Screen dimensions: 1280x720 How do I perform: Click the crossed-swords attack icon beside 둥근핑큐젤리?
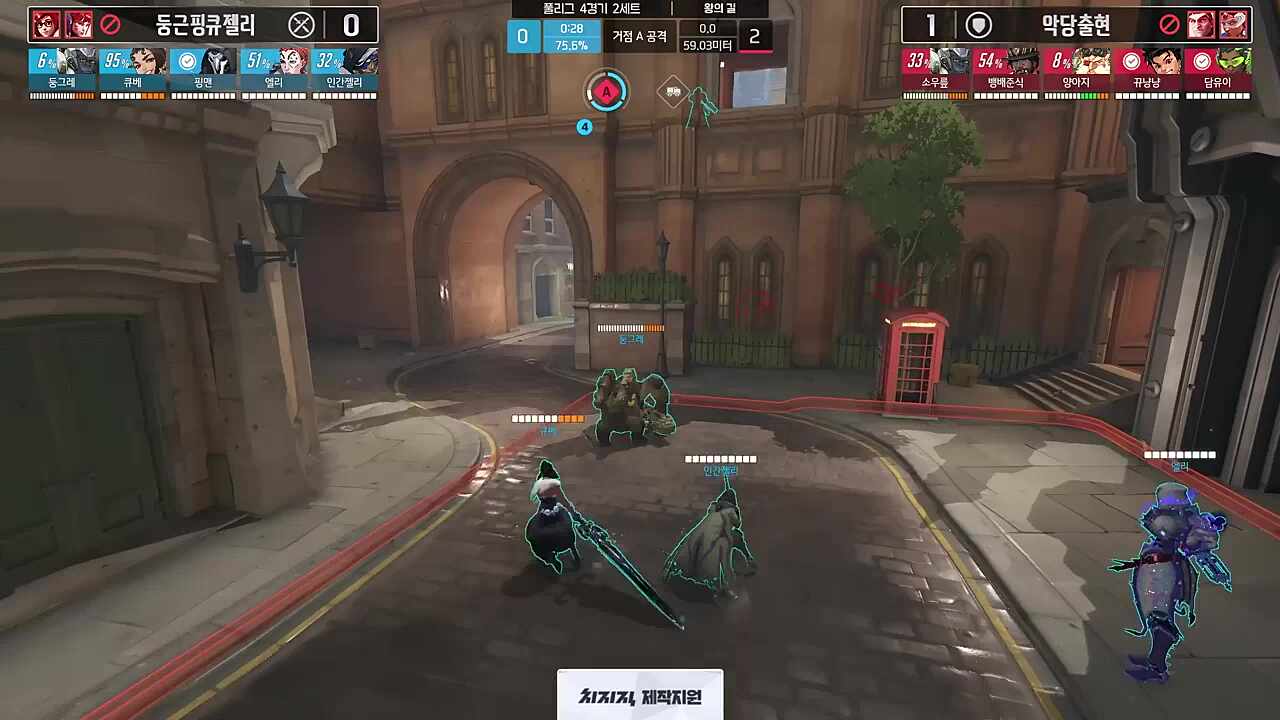click(x=303, y=25)
